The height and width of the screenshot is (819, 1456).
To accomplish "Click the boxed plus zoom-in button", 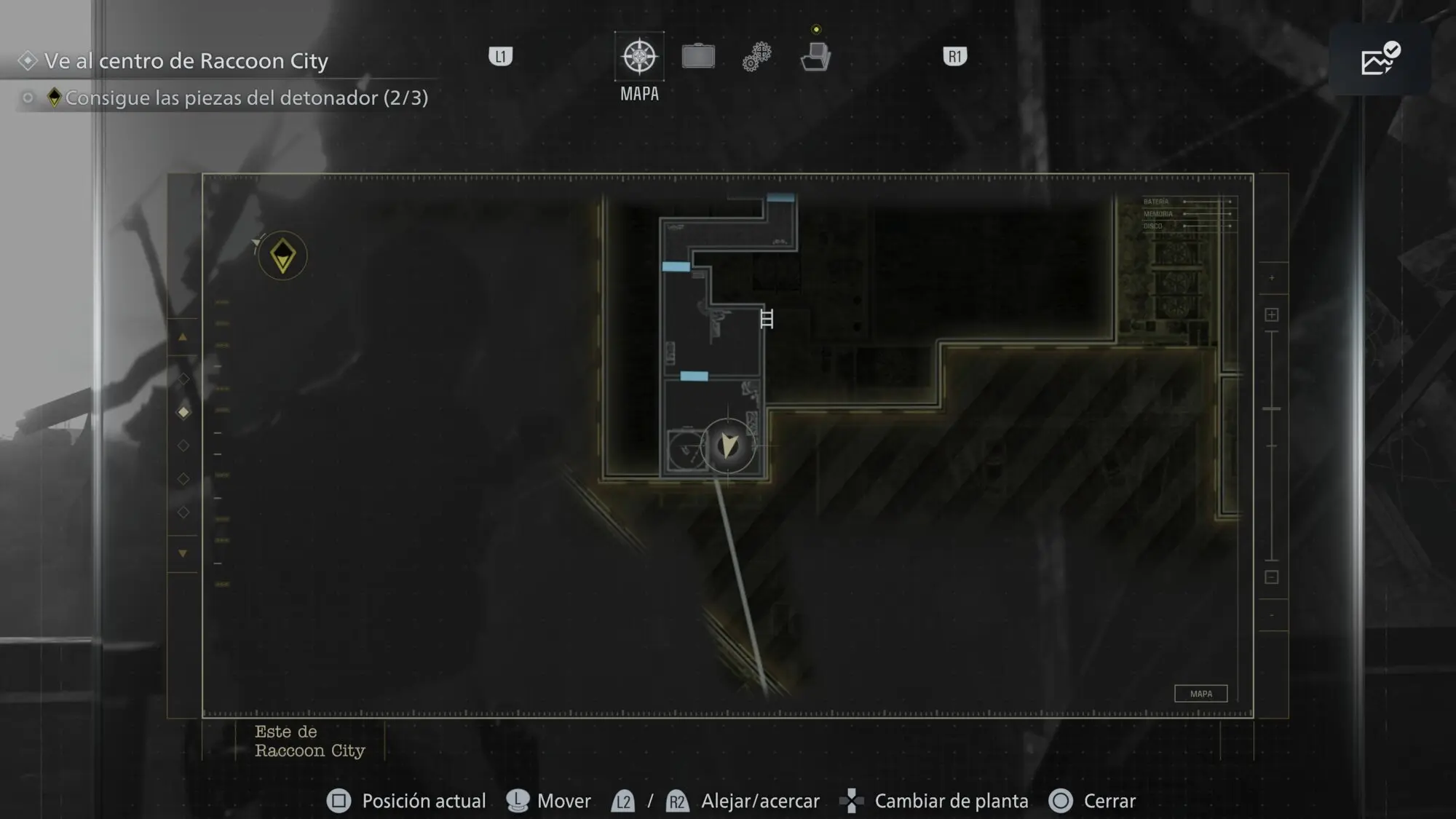I will point(1272,314).
